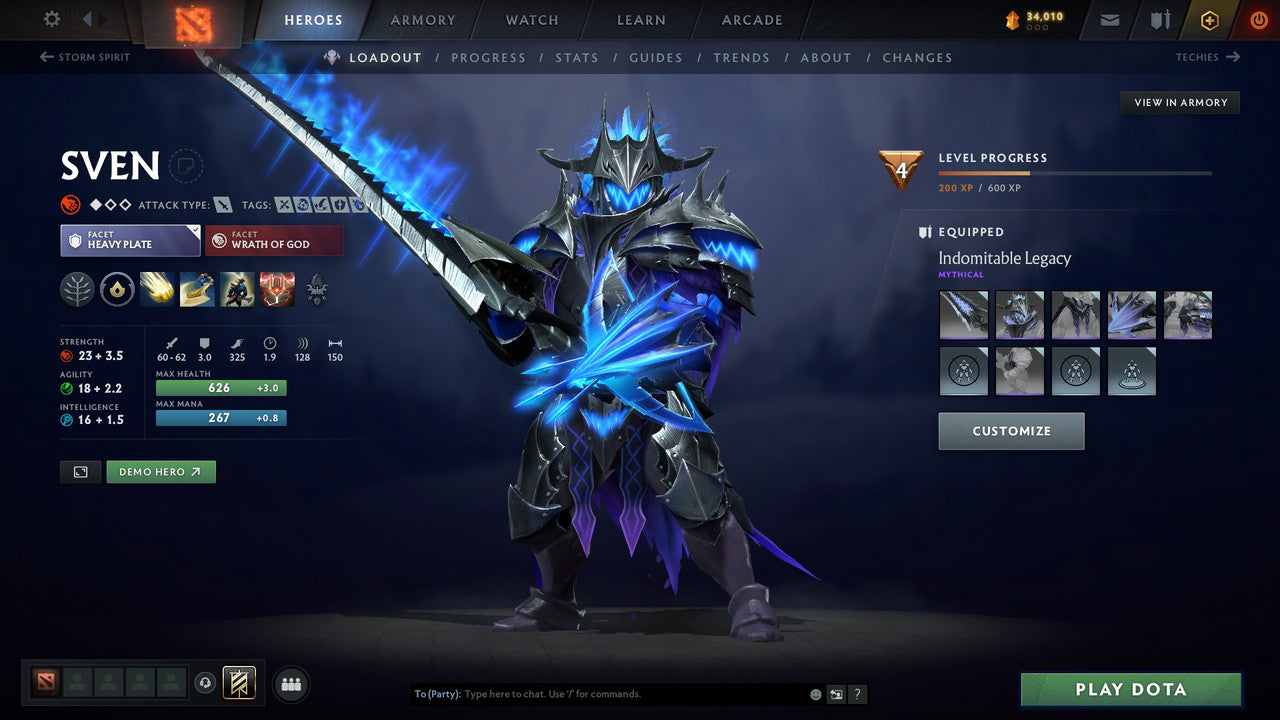The width and height of the screenshot is (1280, 720).
Task: Click the CUSTOMIZE button
Action: click(1011, 430)
